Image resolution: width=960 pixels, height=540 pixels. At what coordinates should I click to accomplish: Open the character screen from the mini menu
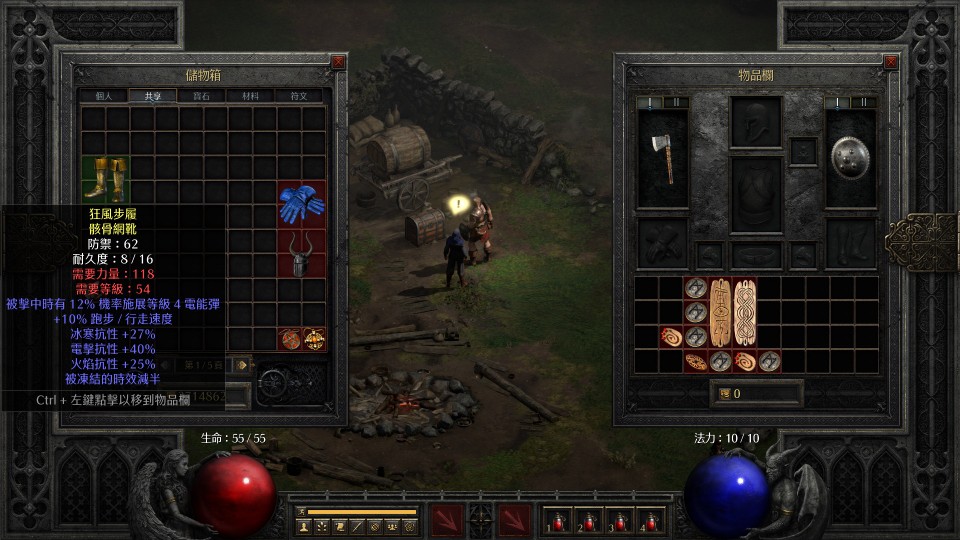click(304, 526)
